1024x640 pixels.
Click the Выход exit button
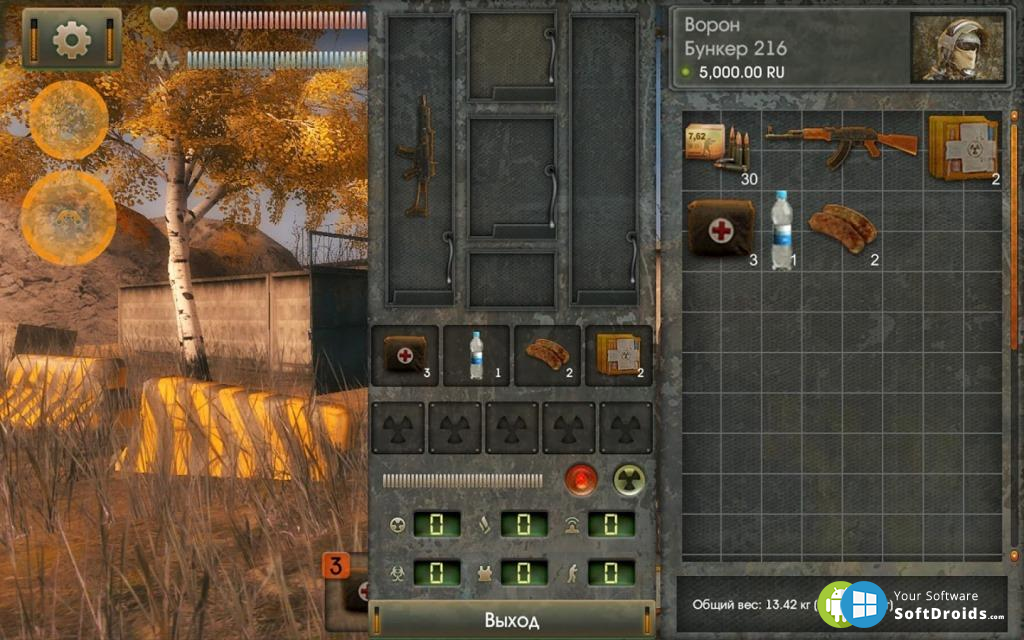[x=512, y=620]
